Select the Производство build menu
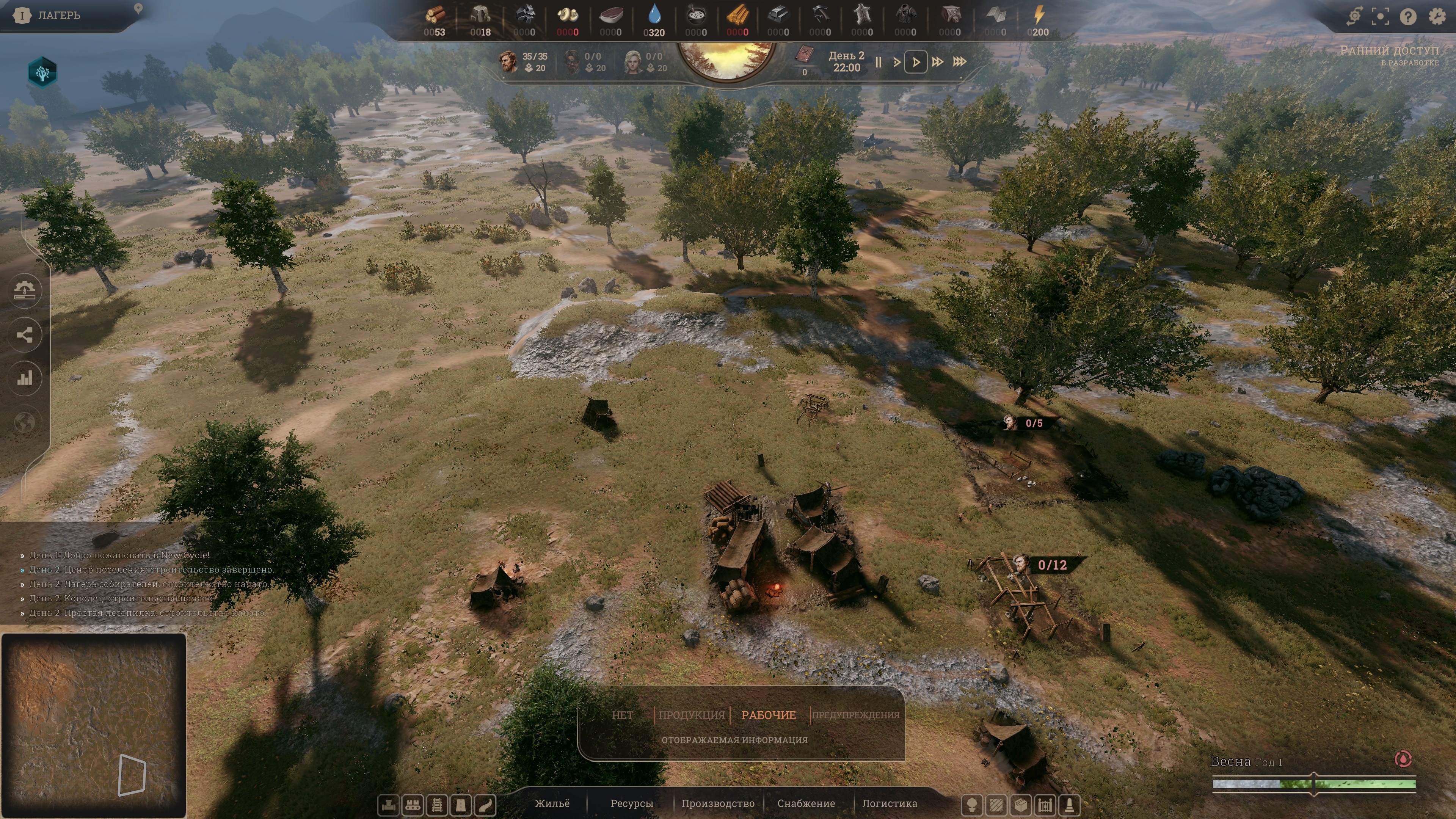1456x819 pixels. coord(718,803)
